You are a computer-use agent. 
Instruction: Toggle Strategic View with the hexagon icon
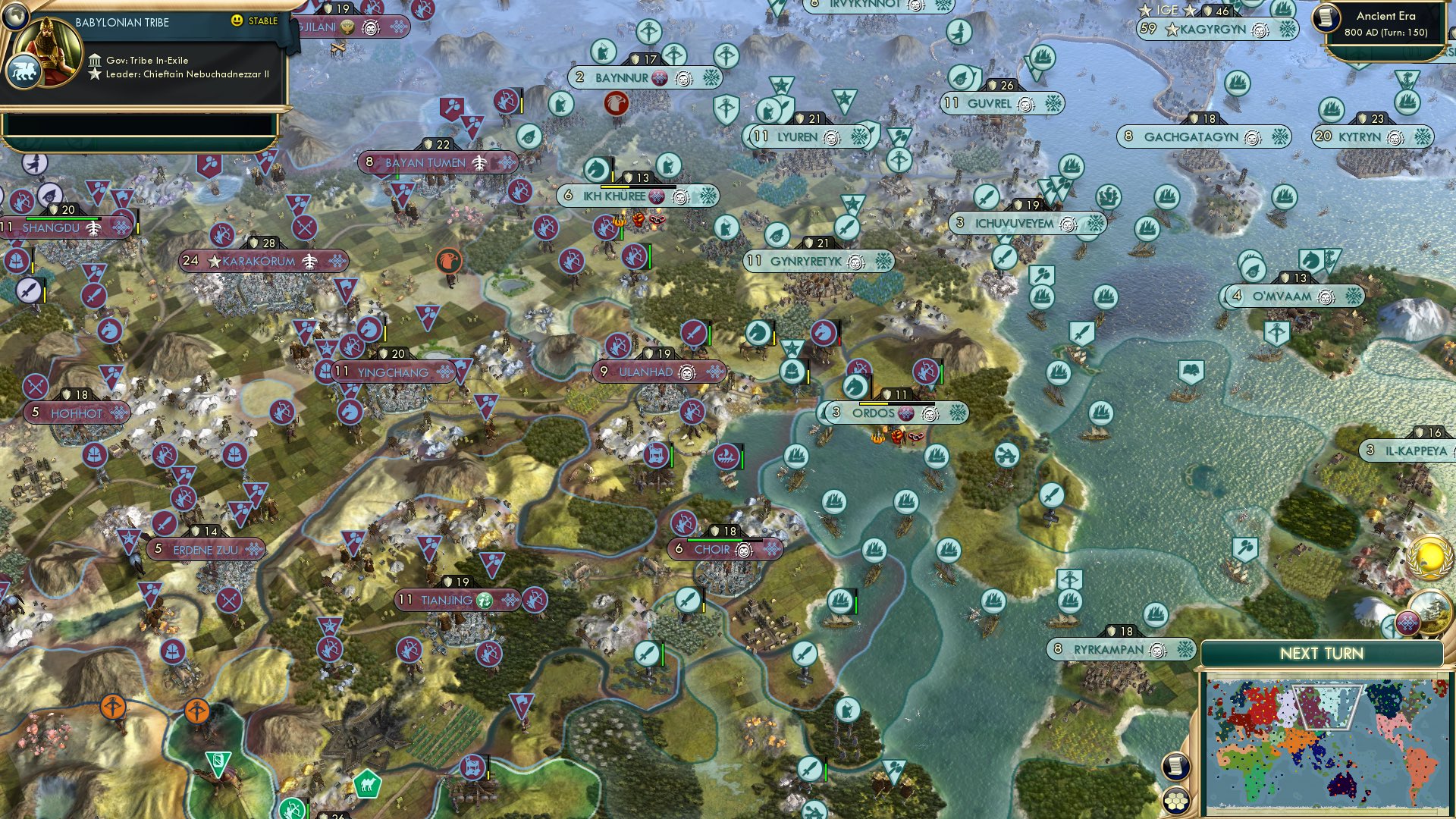pyautogui.click(x=1175, y=802)
